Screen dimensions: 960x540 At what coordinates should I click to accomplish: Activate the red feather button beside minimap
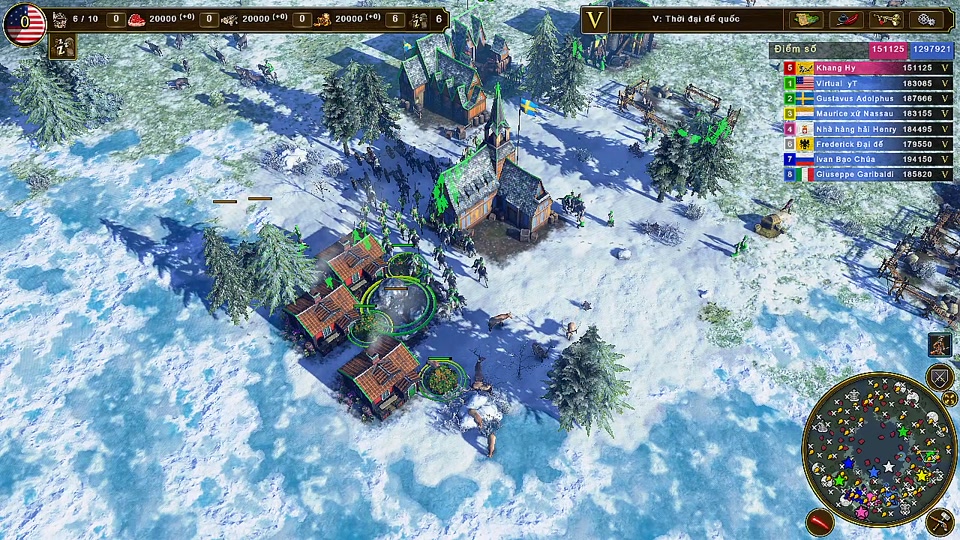tap(821, 521)
